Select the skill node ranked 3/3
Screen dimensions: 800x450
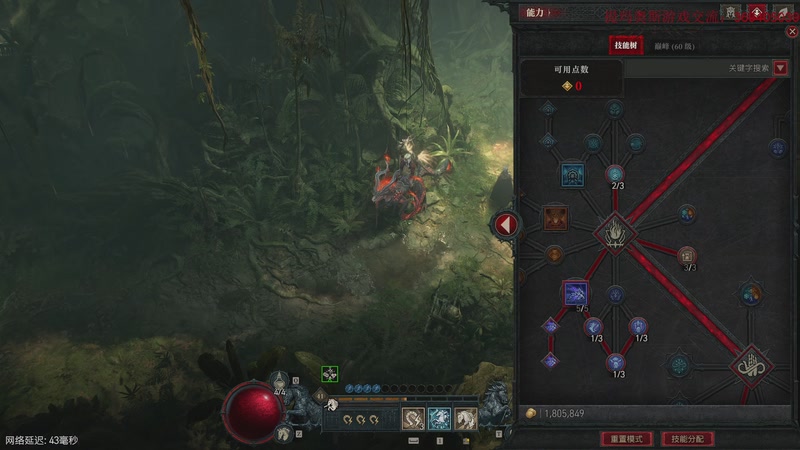[x=687, y=255]
